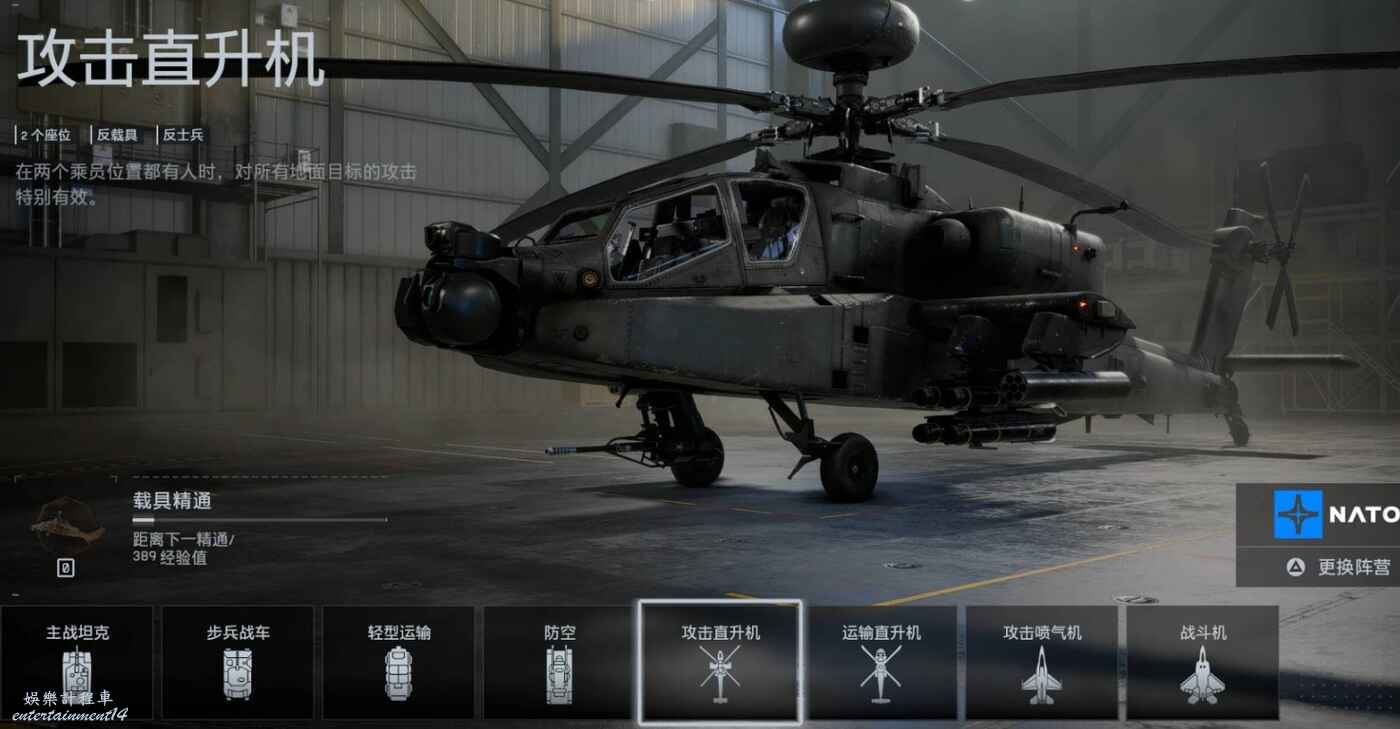This screenshot has width=1400, height=729.
Task: Choose the 步兵战车 vehicle category
Action: tap(238, 661)
